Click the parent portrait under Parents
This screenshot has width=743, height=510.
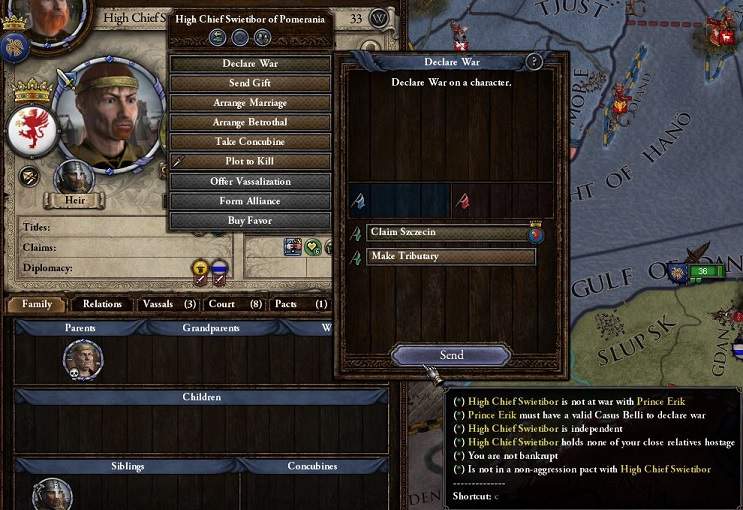coord(82,358)
